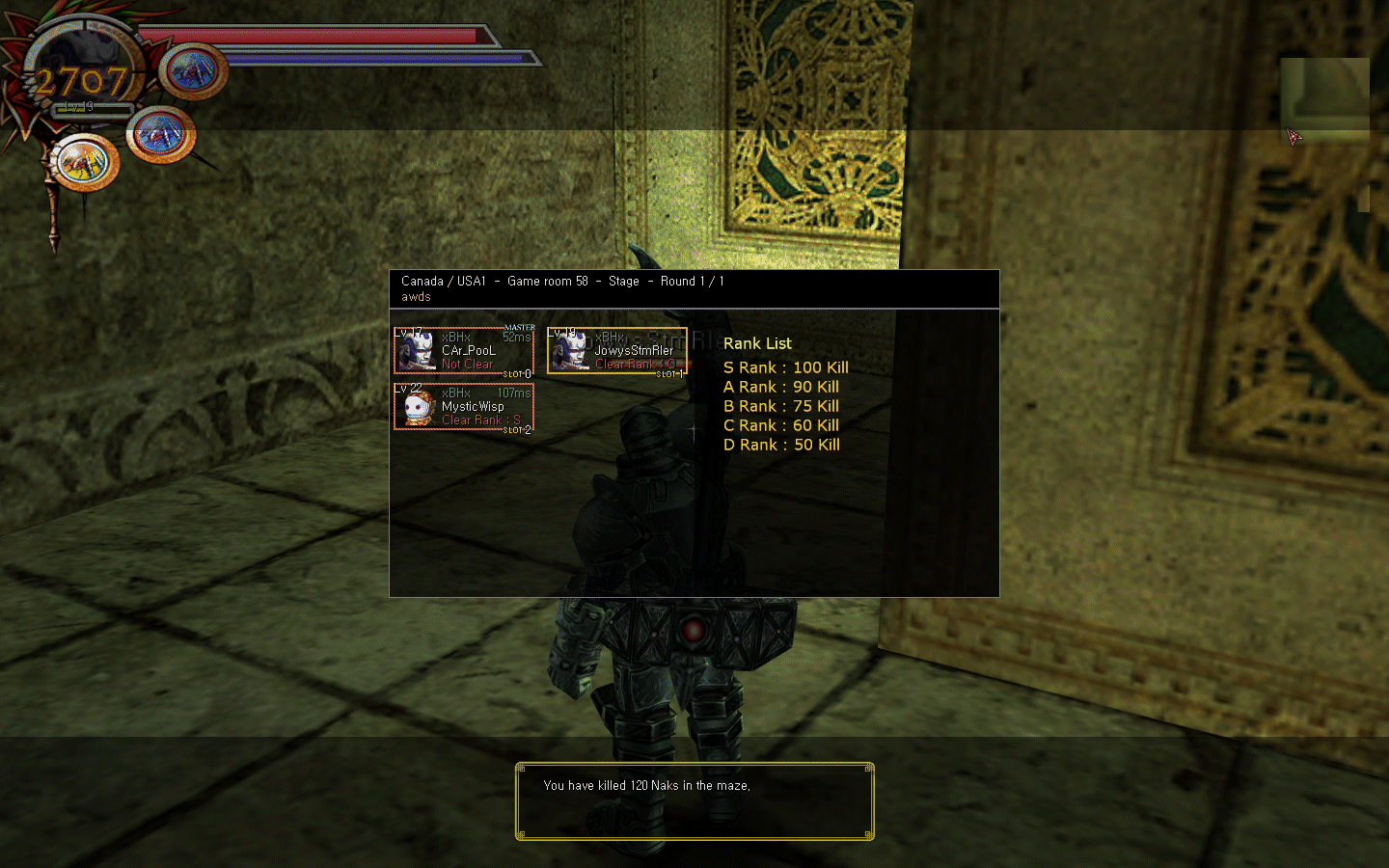This screenshot has width=1389, height=868.
Task: Click the maze kill message box
Action: pos(694,801)
